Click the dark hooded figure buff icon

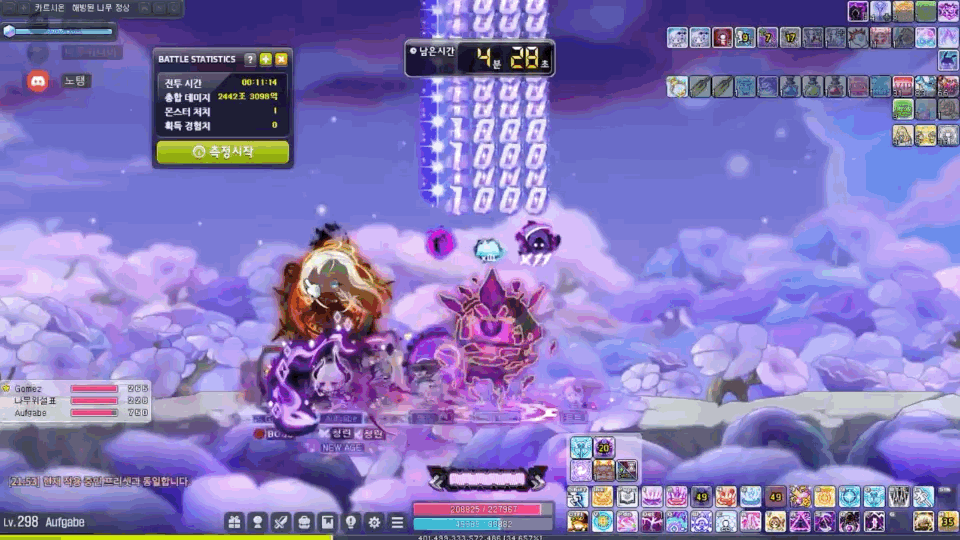click(857, 12)
